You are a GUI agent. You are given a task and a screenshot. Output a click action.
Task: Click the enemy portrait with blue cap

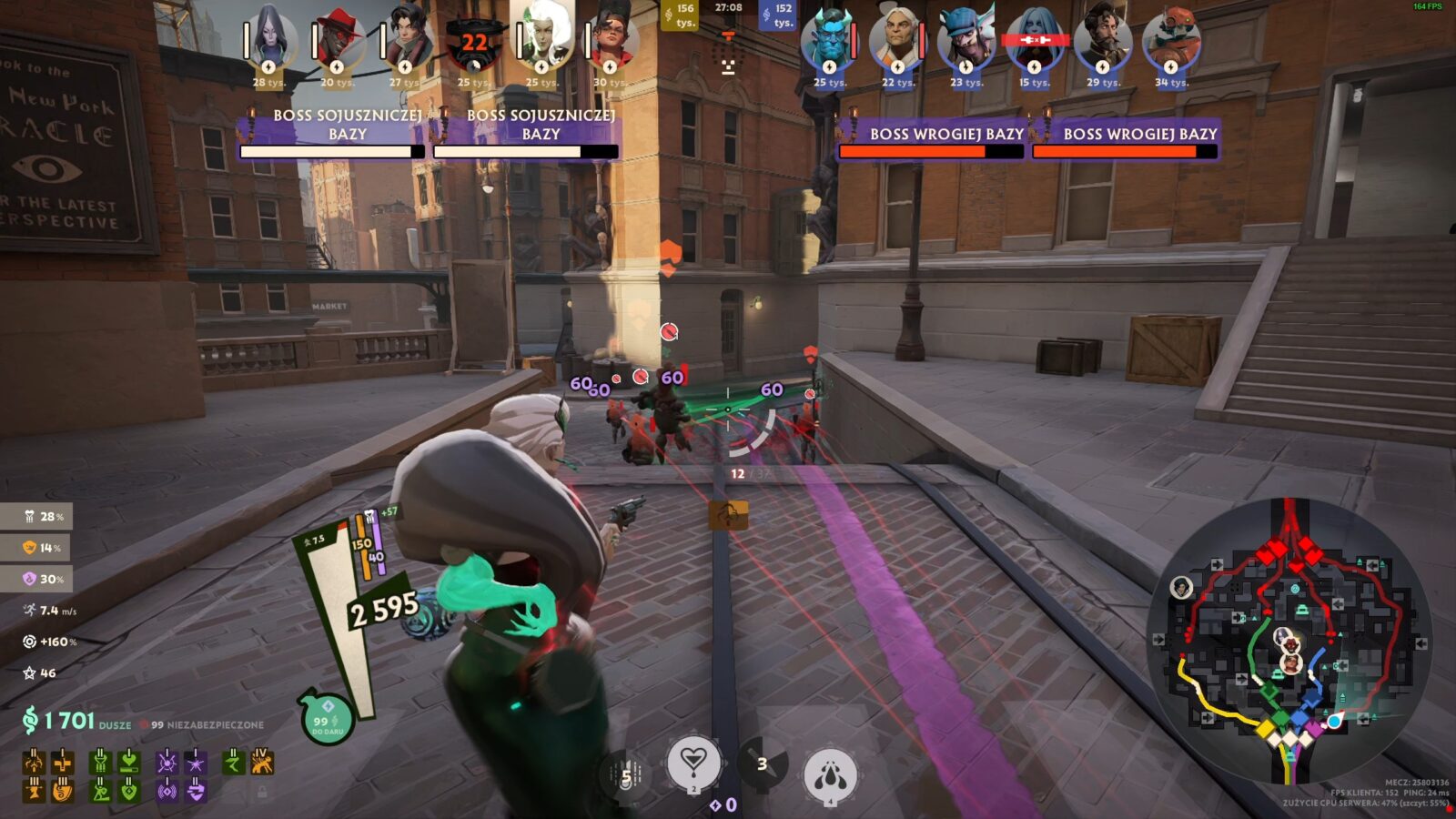click(x=966, y=41)
